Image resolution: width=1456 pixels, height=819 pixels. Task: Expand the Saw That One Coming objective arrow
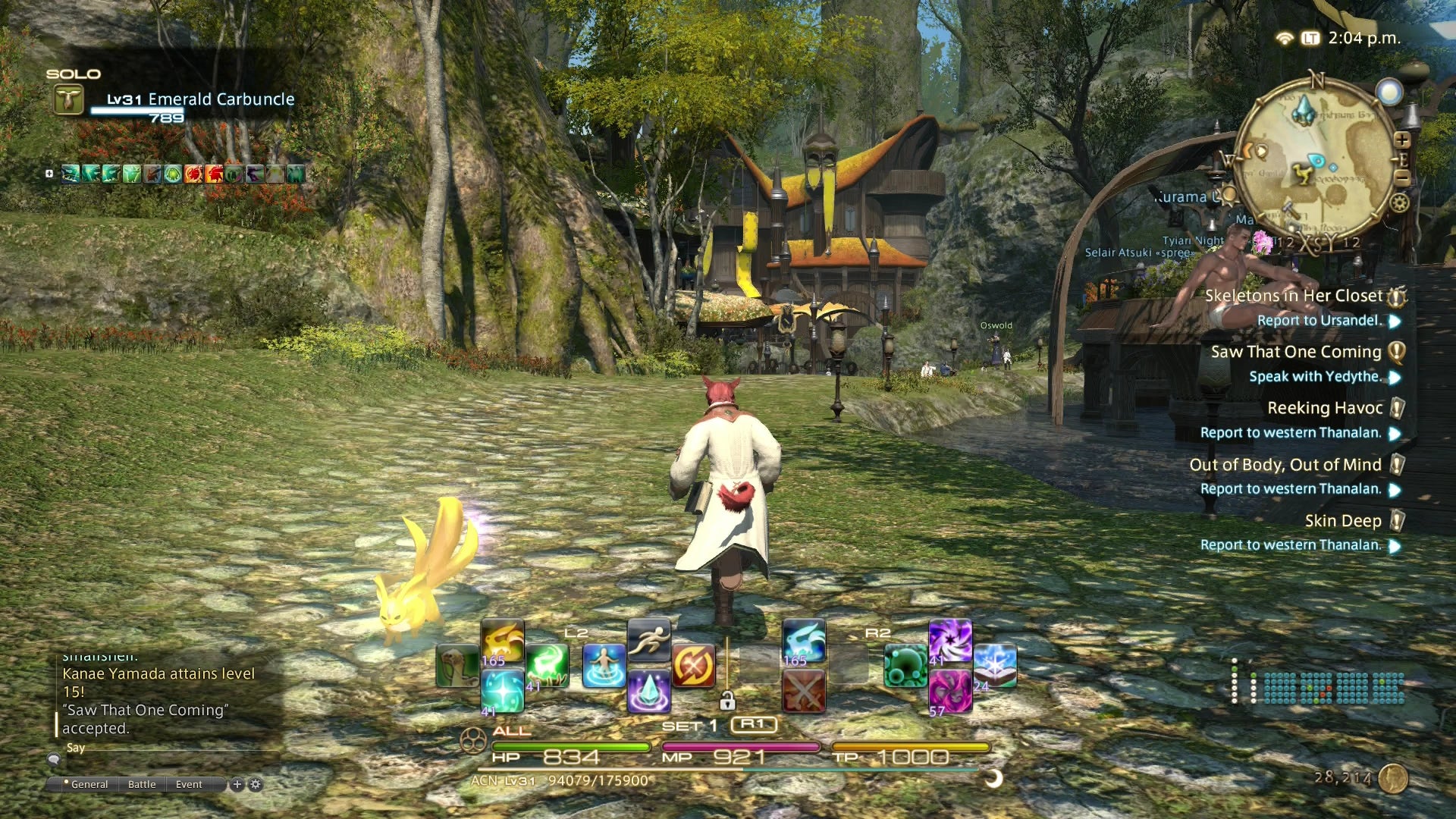(1395, 378)
